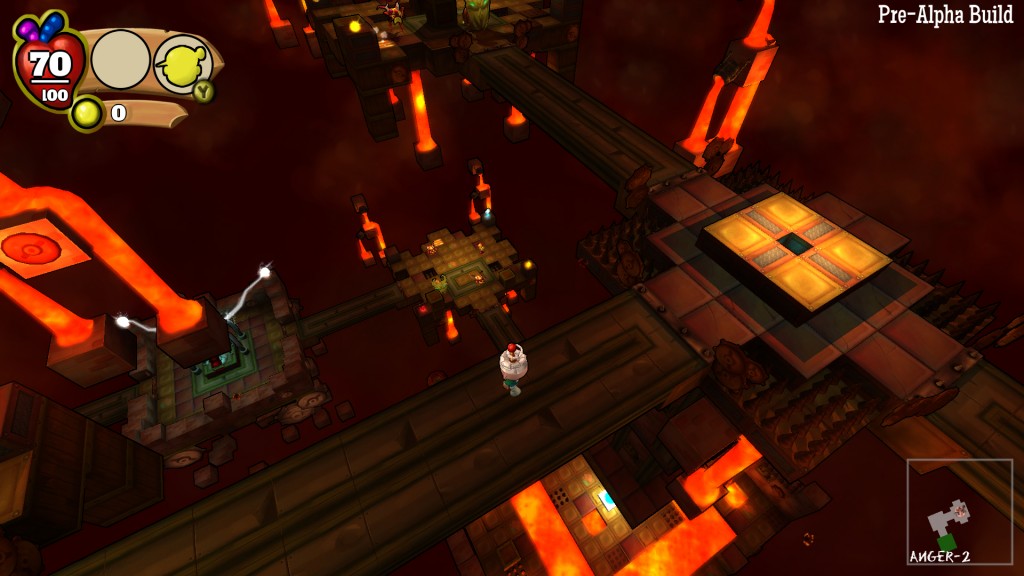This screenshot has height=576, width=1024.
Task: Click the empty round item slot
Action: point(121,60)
